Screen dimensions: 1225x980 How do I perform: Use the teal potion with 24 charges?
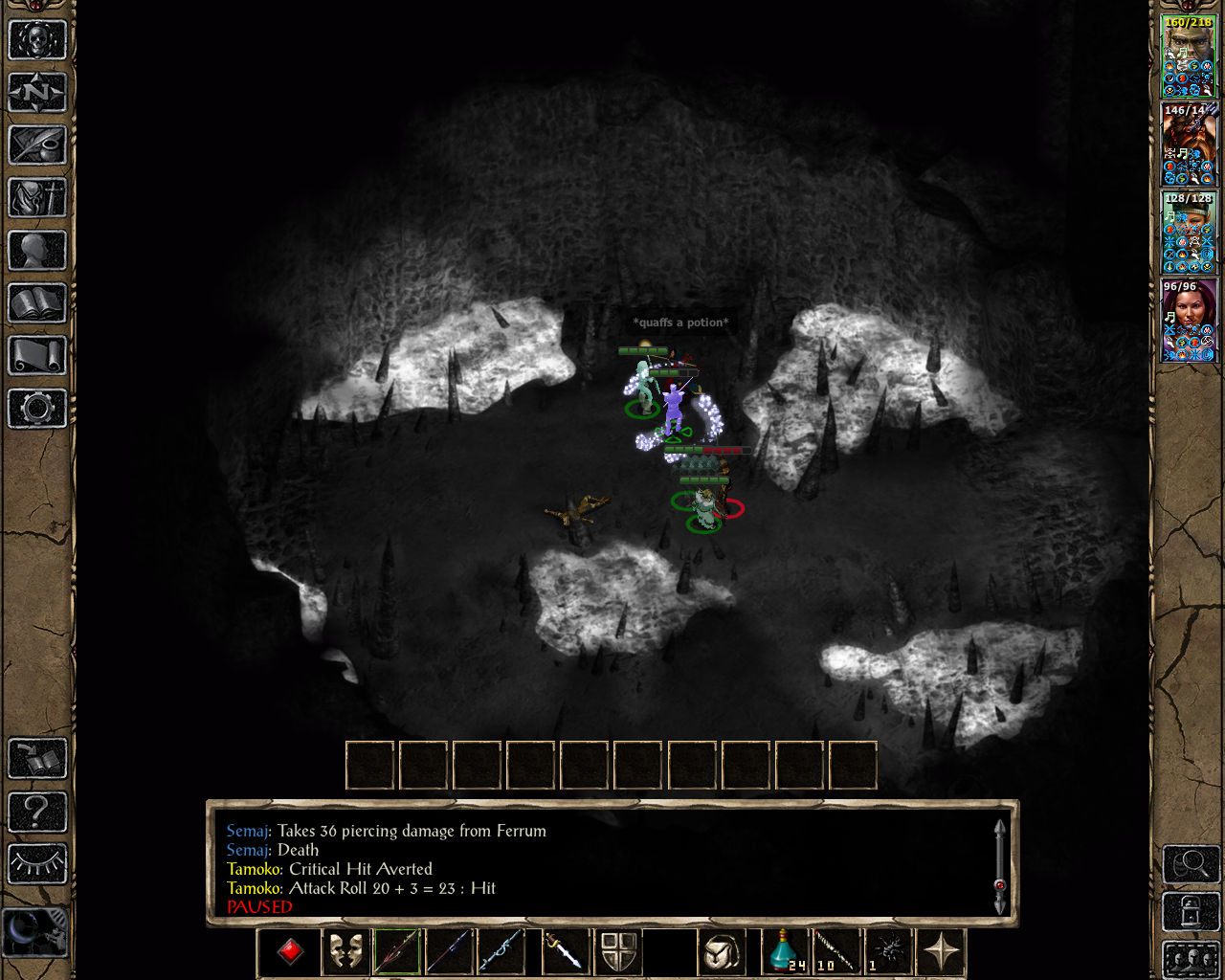coord(785,952)
